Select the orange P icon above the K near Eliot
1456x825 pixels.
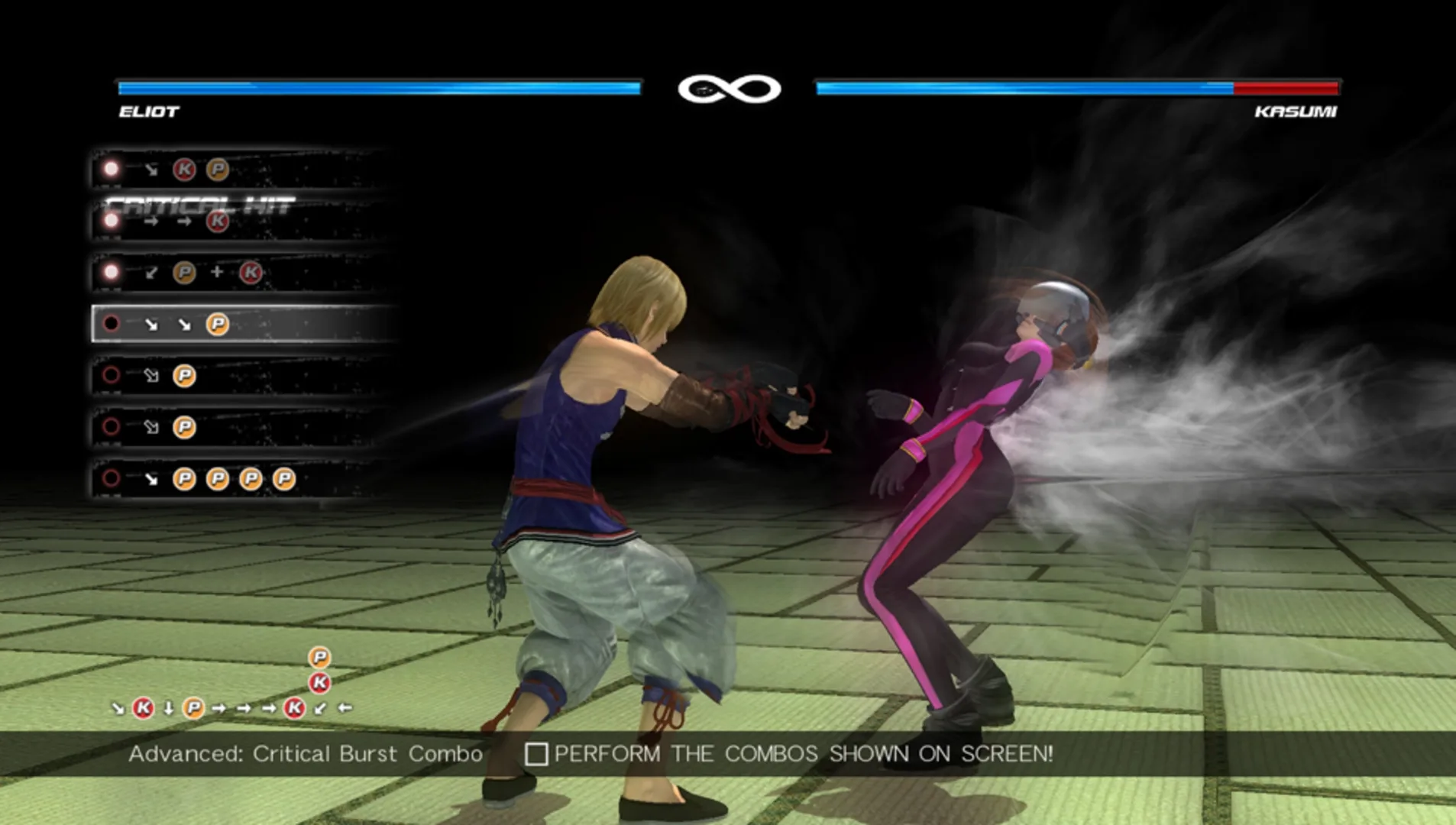click(319, 658)
